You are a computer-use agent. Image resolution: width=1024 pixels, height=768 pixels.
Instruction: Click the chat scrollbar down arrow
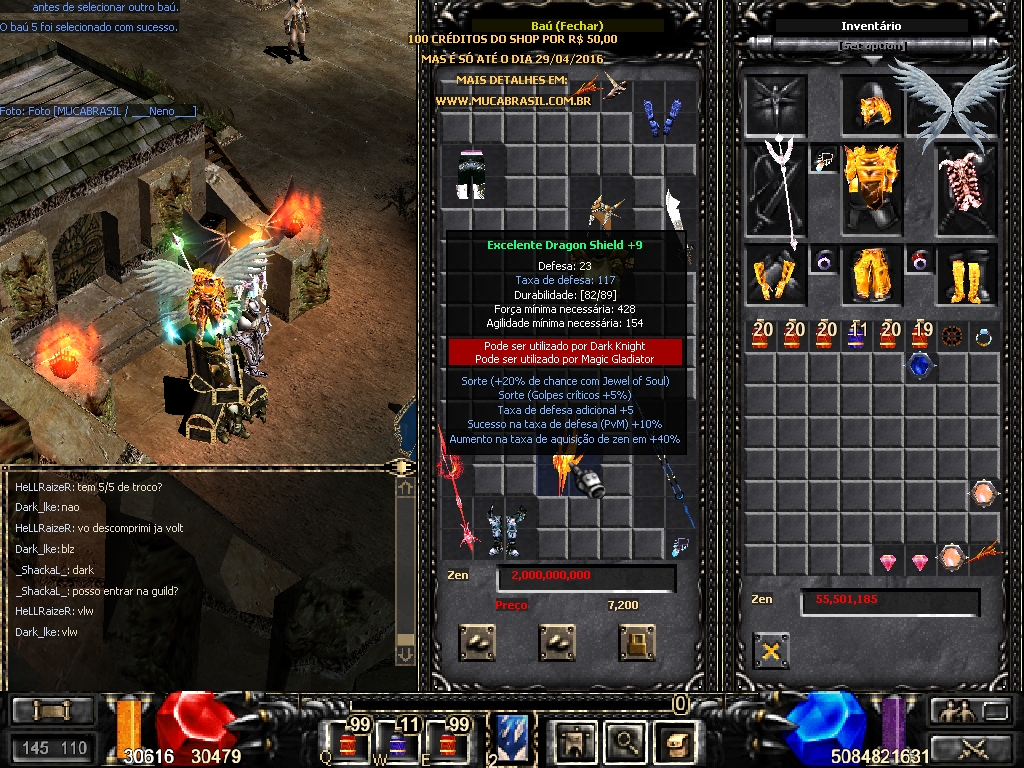(x=405, y=655)
